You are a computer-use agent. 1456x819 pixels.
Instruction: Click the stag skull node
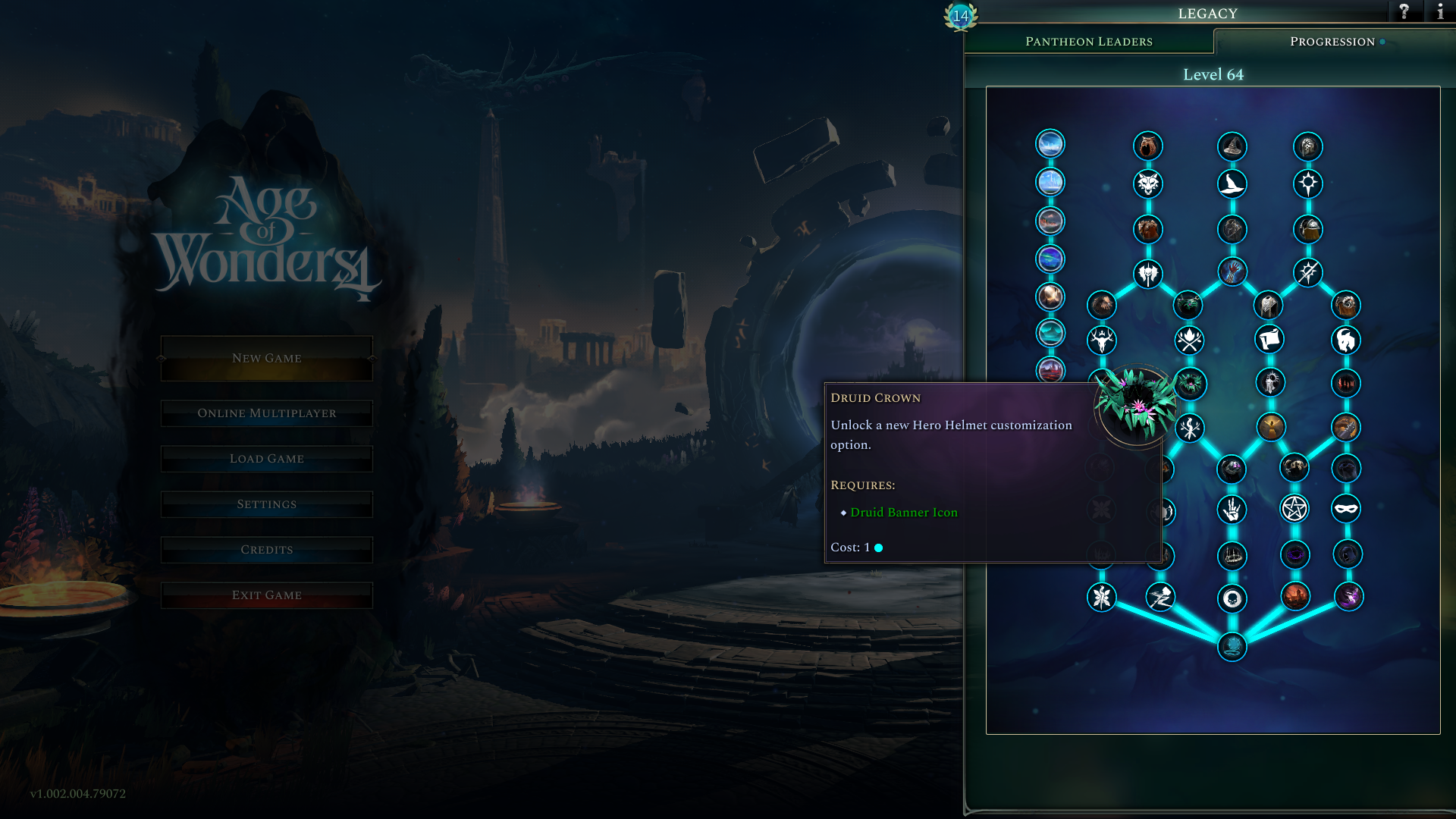[x=1102, y=341]
